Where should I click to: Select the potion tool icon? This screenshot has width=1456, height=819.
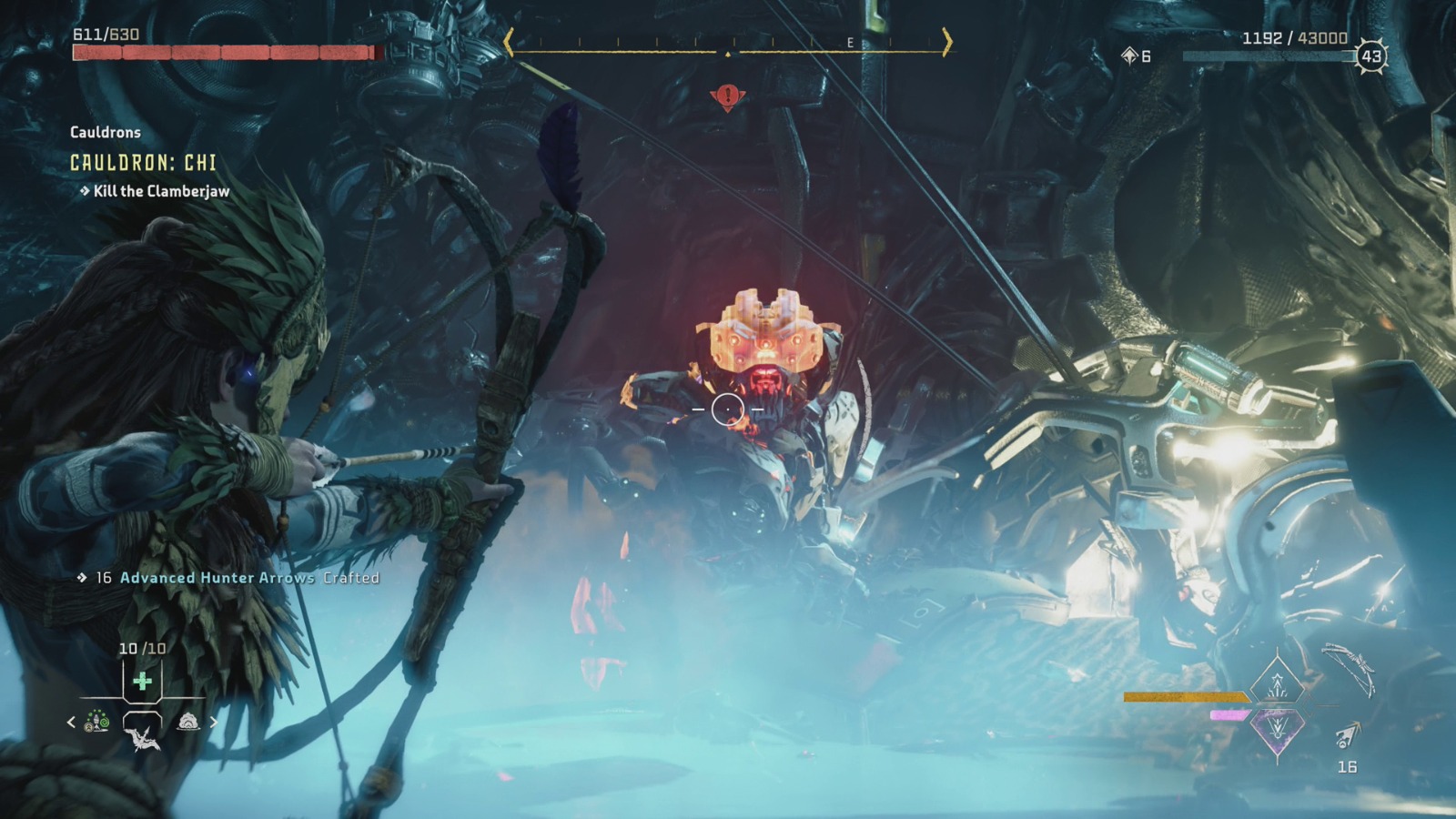pos(96,723)
